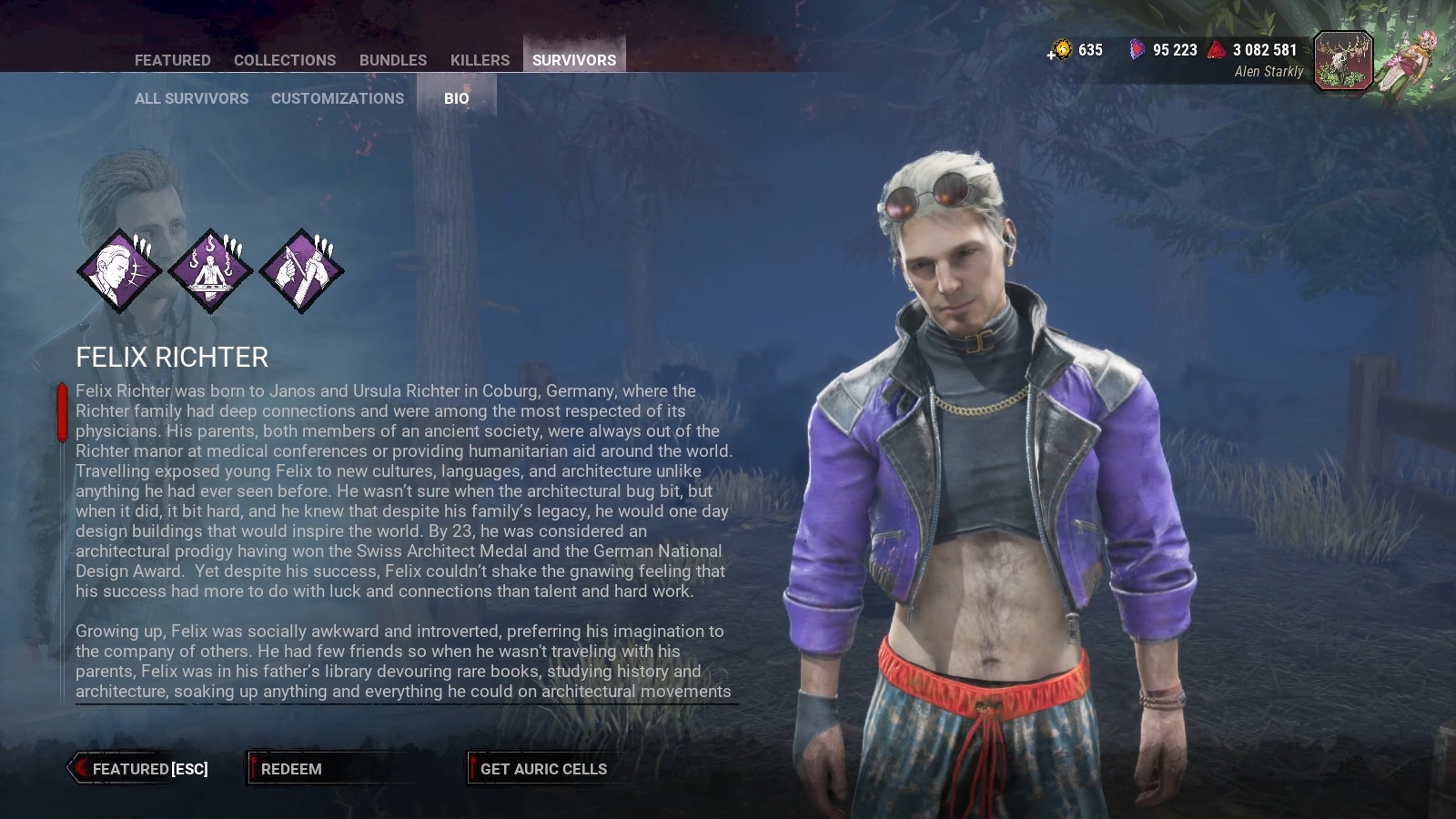Return using the Featured back button
Screen dimensions: 1456x819
pyautogui.click(x=141, y=769)
